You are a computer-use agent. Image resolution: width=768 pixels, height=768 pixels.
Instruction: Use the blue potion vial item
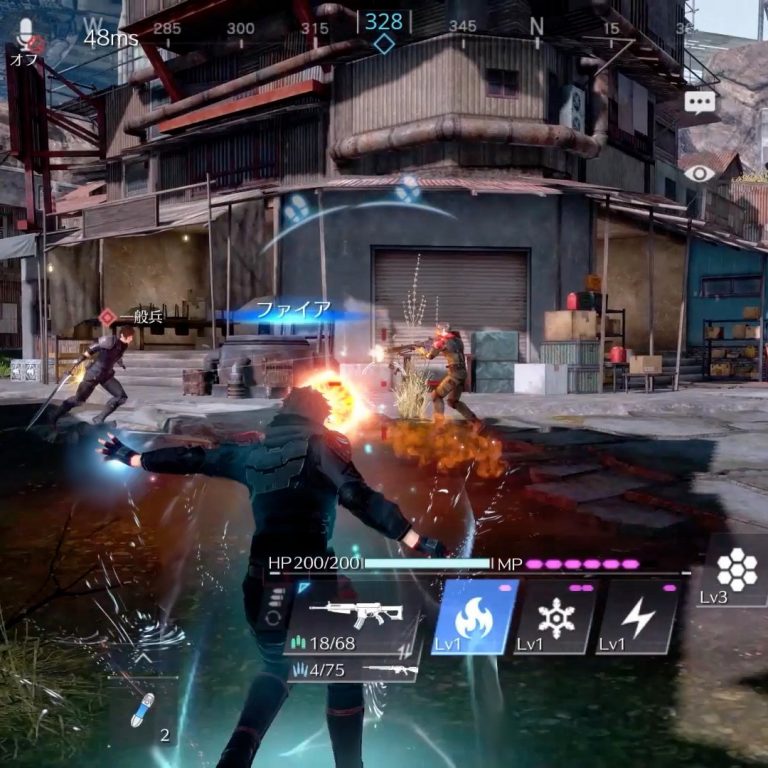pyautogui.click(x=143, y=709)
